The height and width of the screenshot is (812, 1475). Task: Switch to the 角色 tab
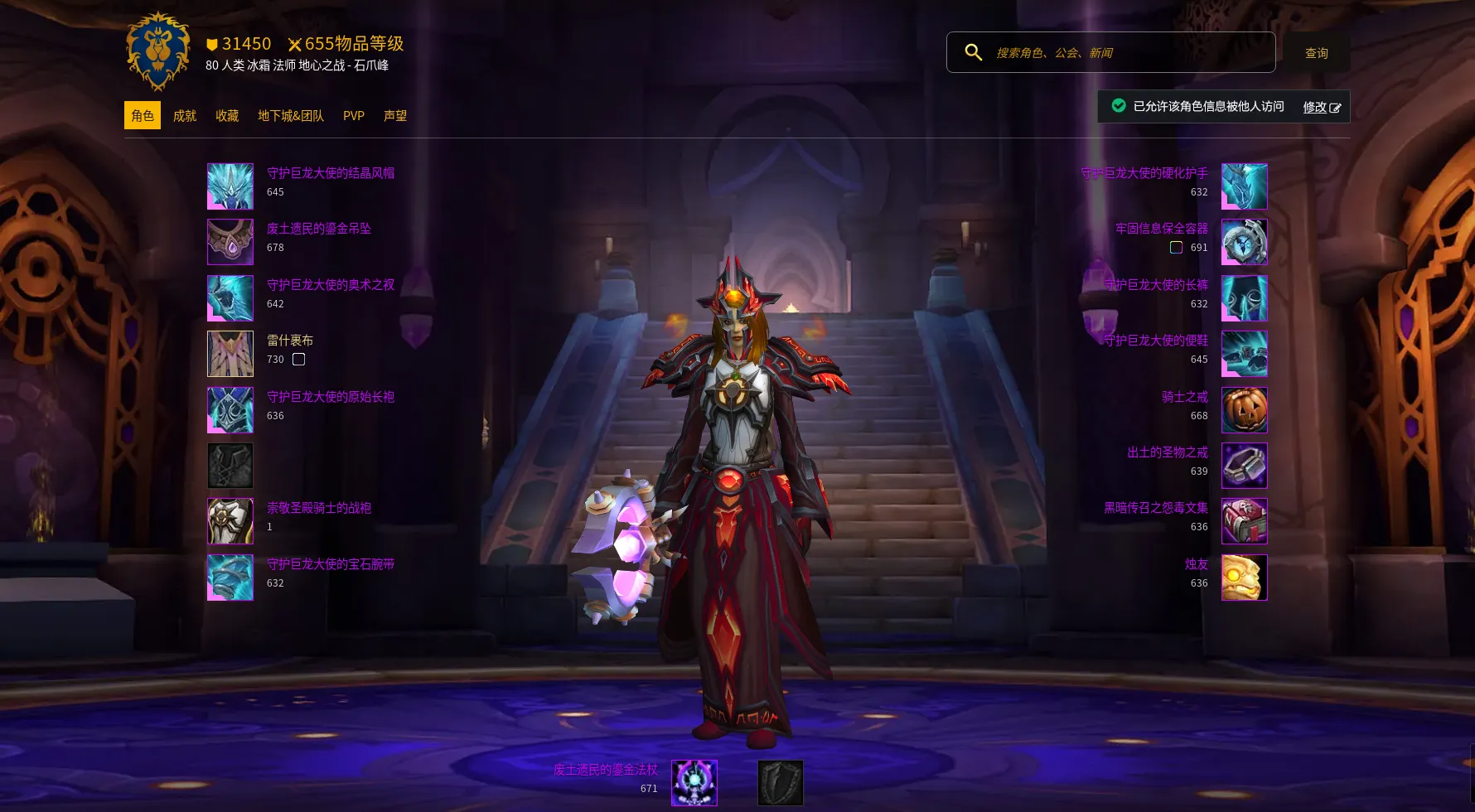click(143, 116)
